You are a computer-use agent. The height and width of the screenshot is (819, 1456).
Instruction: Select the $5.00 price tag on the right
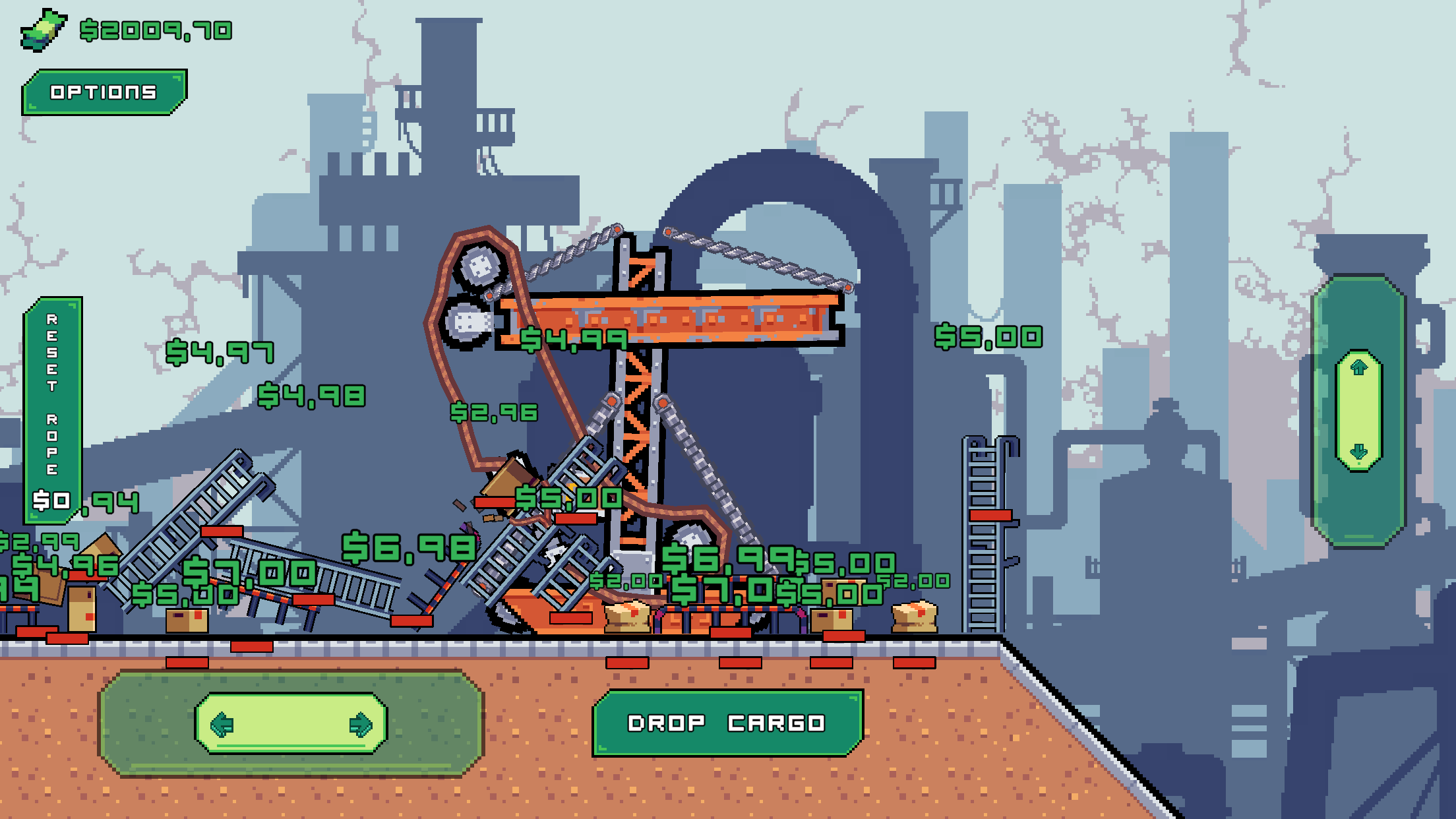[x=987, y=338]
